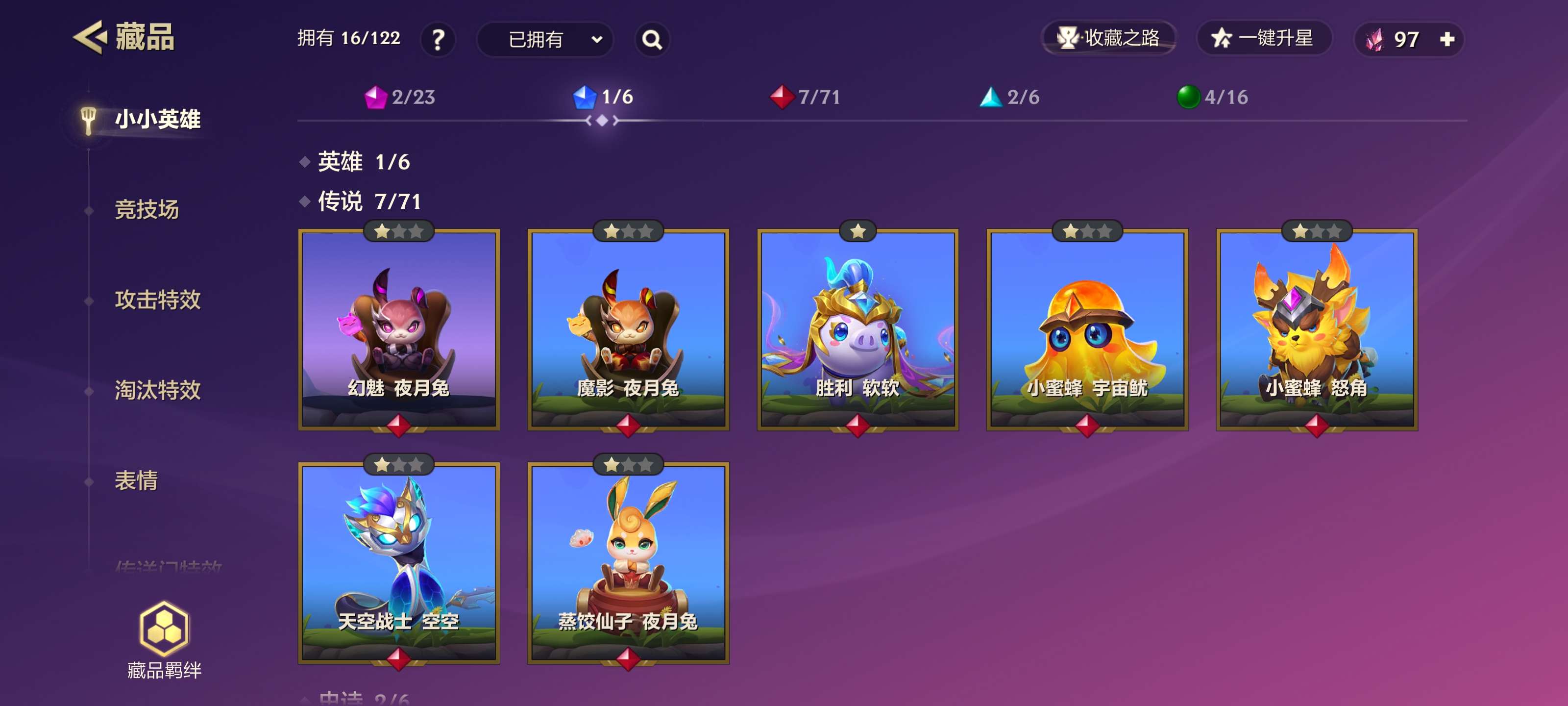
Task: Open the 竞技场 category
Action: click(147, 209)
